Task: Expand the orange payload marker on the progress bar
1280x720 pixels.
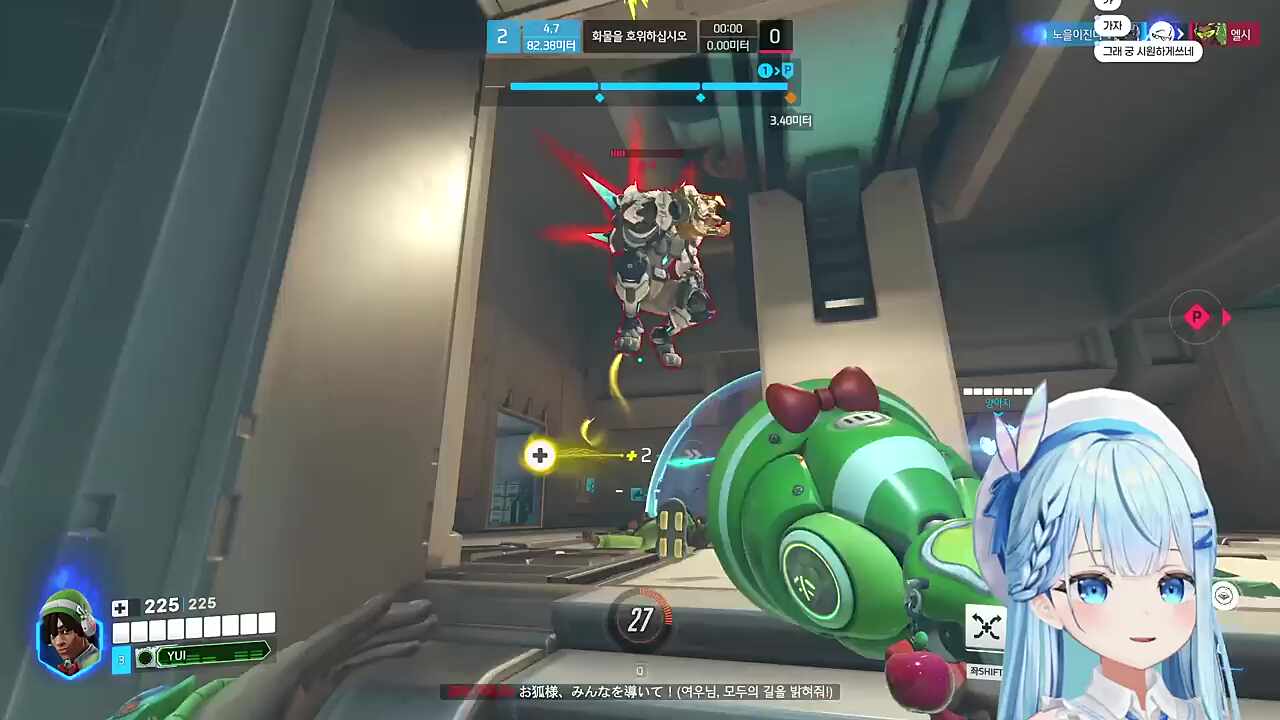Action: click(790, 98)
